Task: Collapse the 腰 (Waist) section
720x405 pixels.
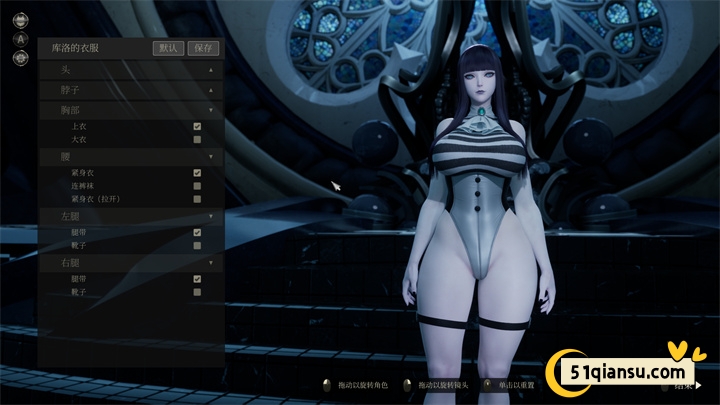Action: (x=211, y=157)
